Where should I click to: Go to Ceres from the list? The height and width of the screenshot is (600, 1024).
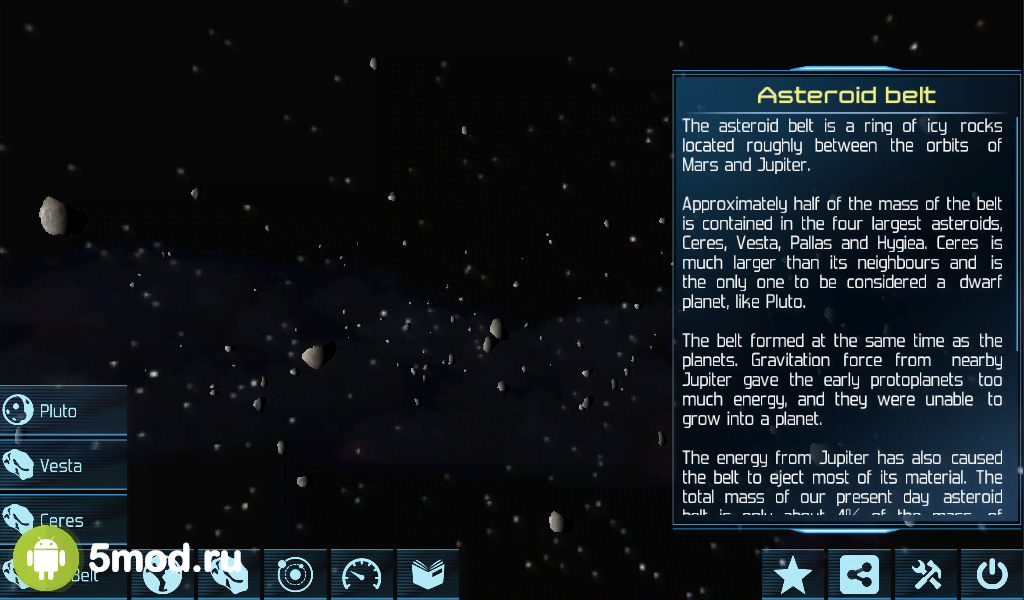pos(62,520)
